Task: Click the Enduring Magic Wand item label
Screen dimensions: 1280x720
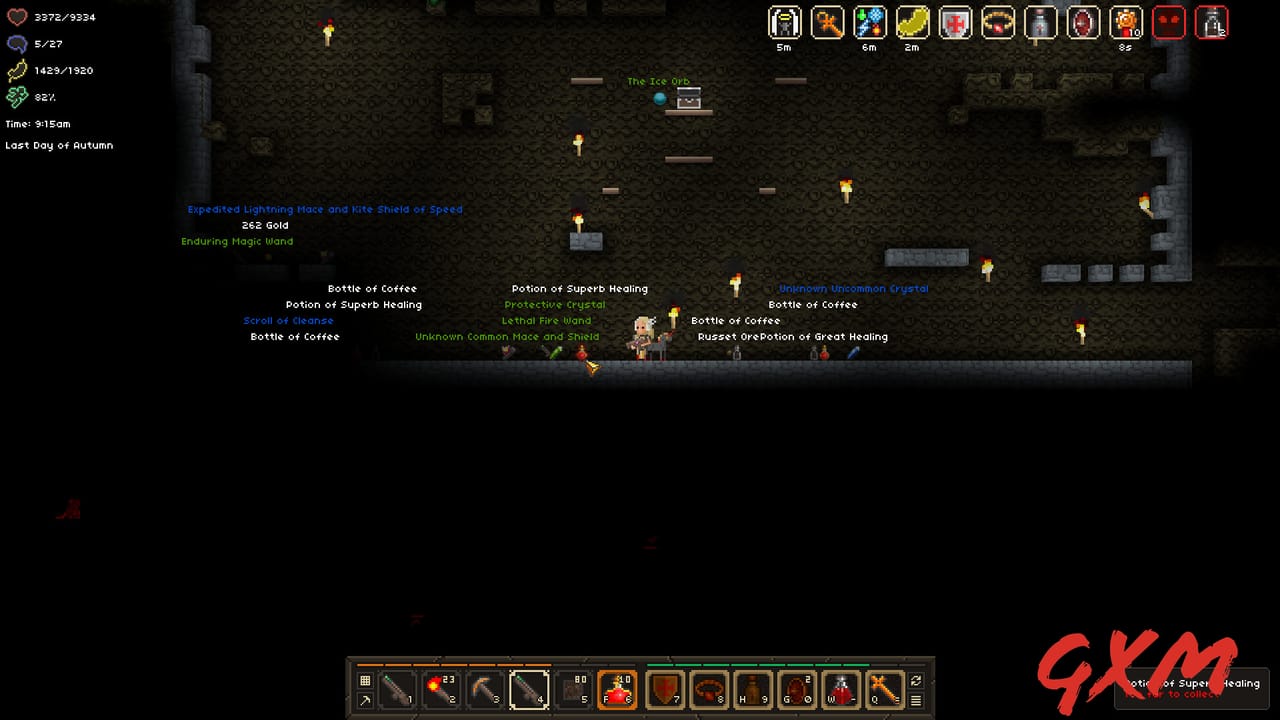Action: [237, 241]
